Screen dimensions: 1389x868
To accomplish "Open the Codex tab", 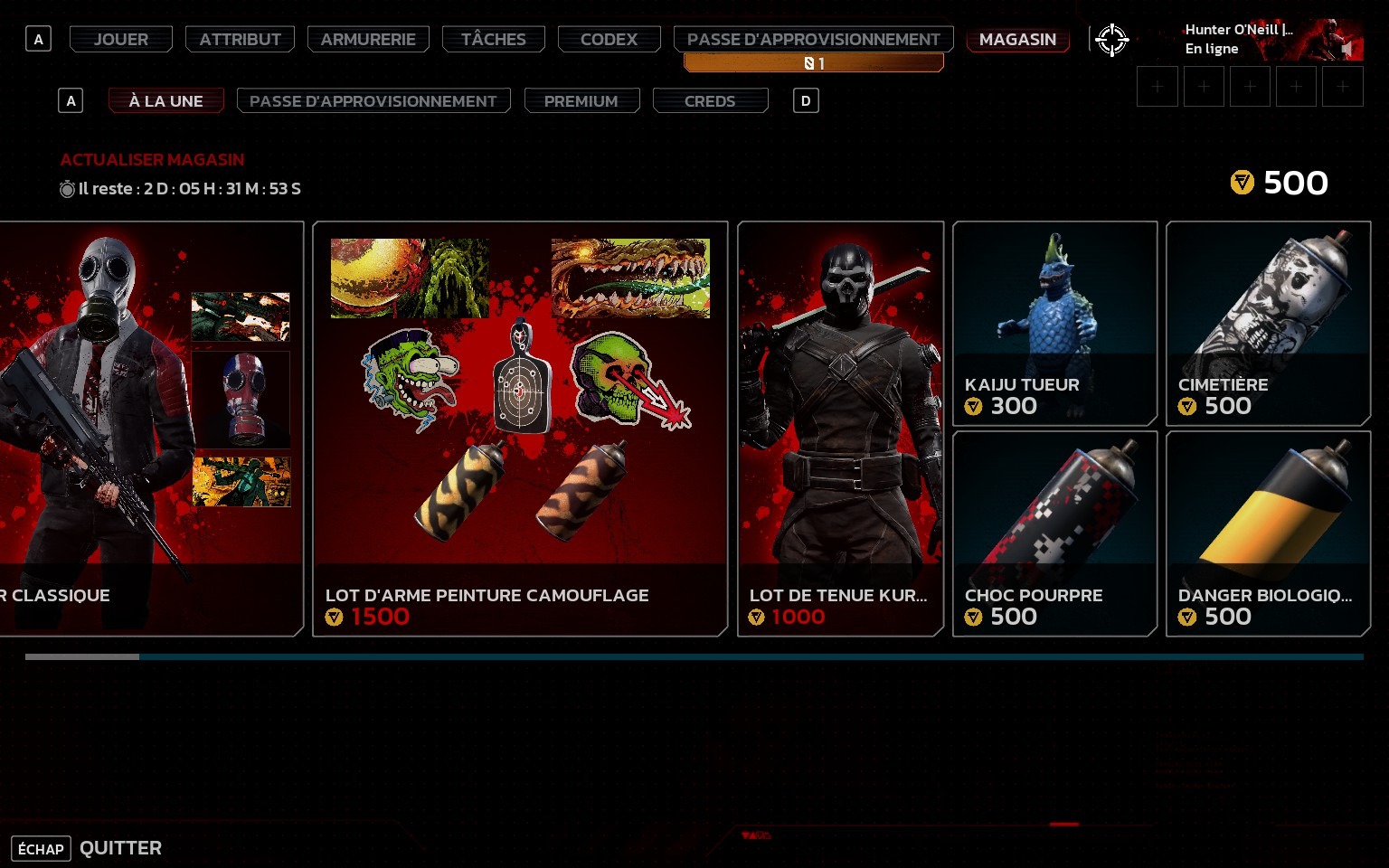I will click(609, 39).
